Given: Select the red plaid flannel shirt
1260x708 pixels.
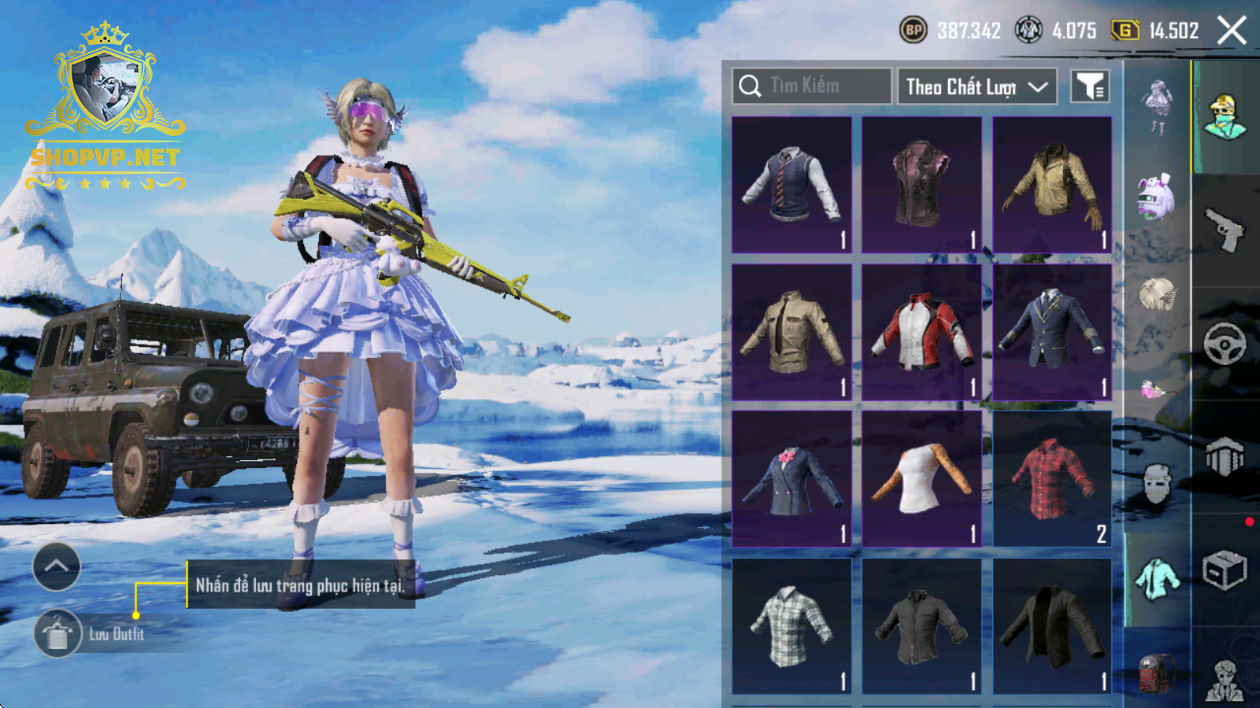Looking at the screenshot, I should [x=1052, y=479].
